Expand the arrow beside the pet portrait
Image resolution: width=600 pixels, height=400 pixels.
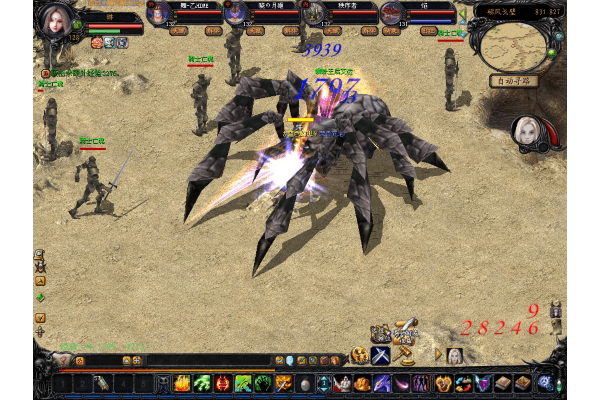click(438, 355)
